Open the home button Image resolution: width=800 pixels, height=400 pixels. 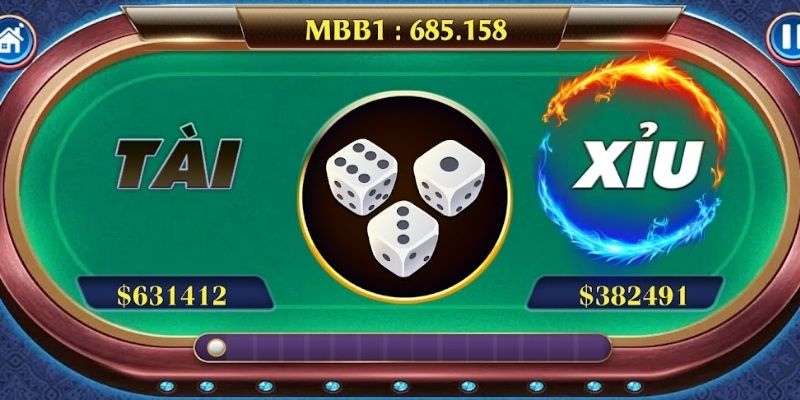tap(15, 41)
